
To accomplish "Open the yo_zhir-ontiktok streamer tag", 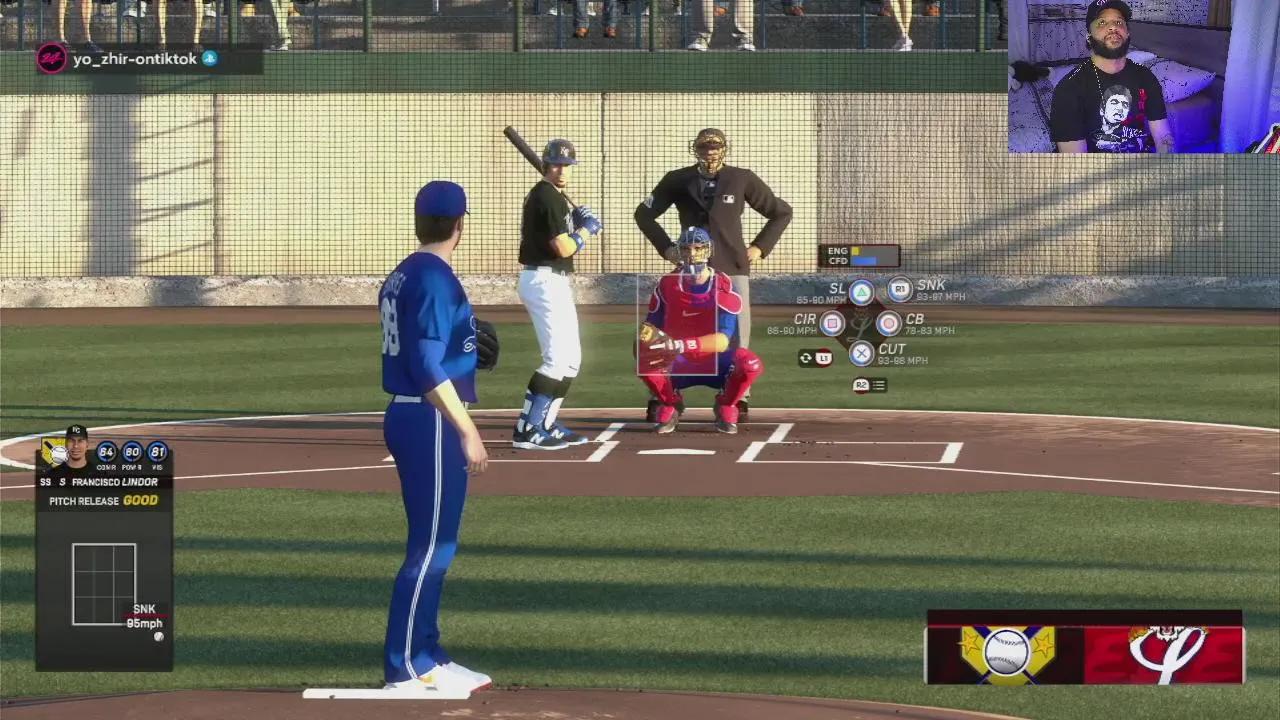I will pyautogui.click(x=134, y=59).
